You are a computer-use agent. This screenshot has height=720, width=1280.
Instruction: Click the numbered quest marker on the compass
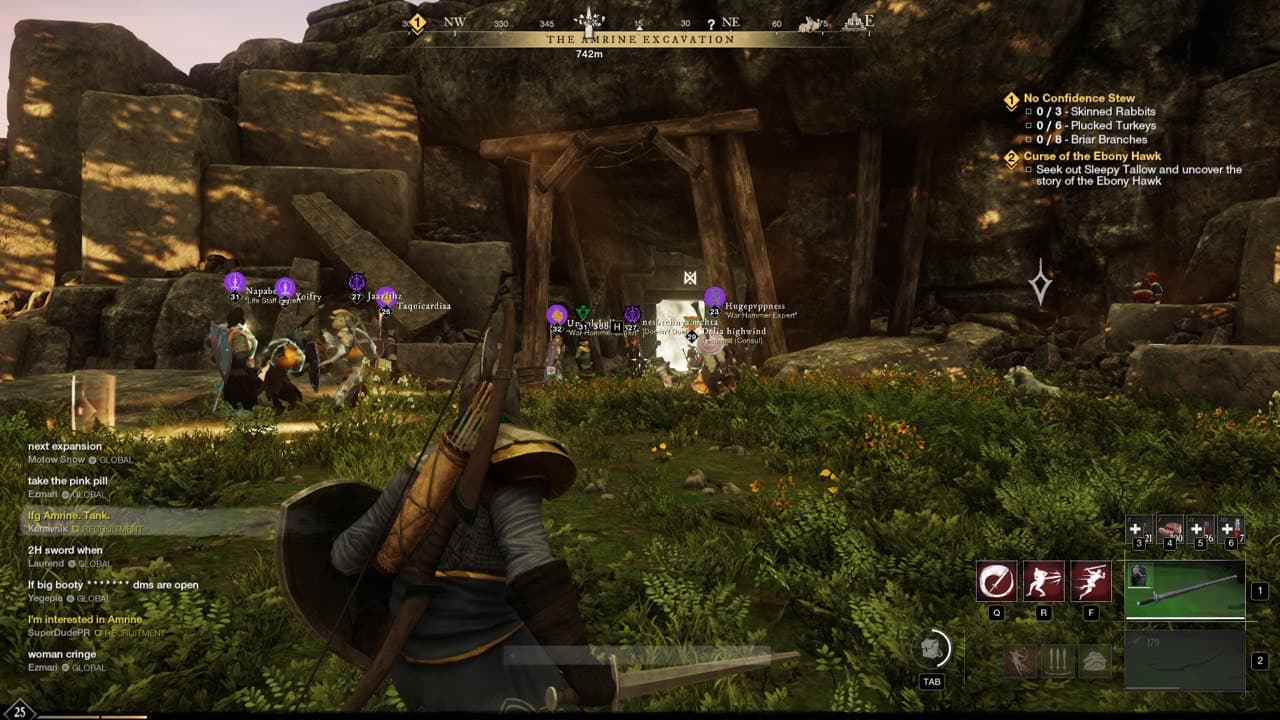417,23
